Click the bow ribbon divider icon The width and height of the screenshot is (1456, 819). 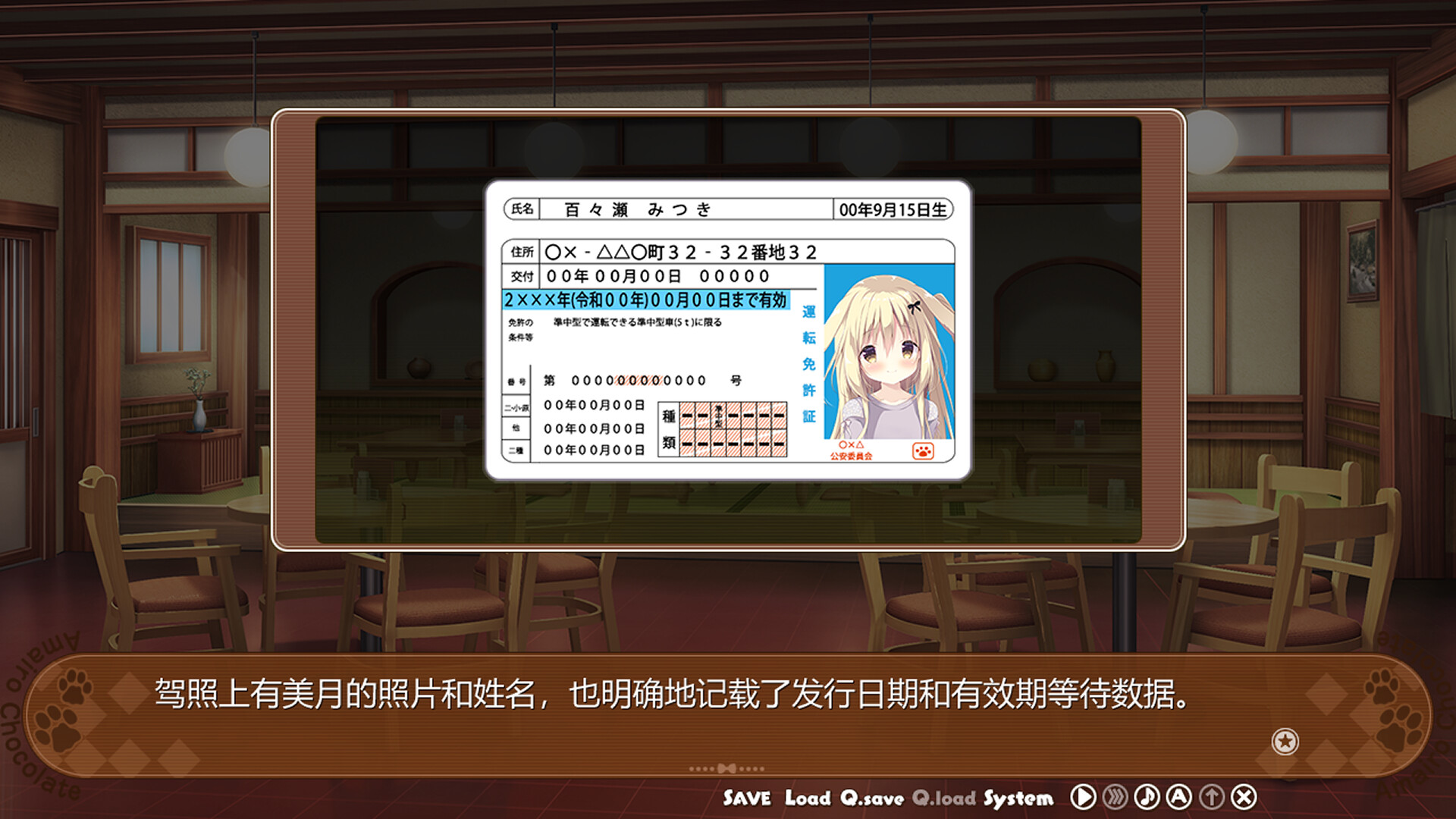[728, 769]
